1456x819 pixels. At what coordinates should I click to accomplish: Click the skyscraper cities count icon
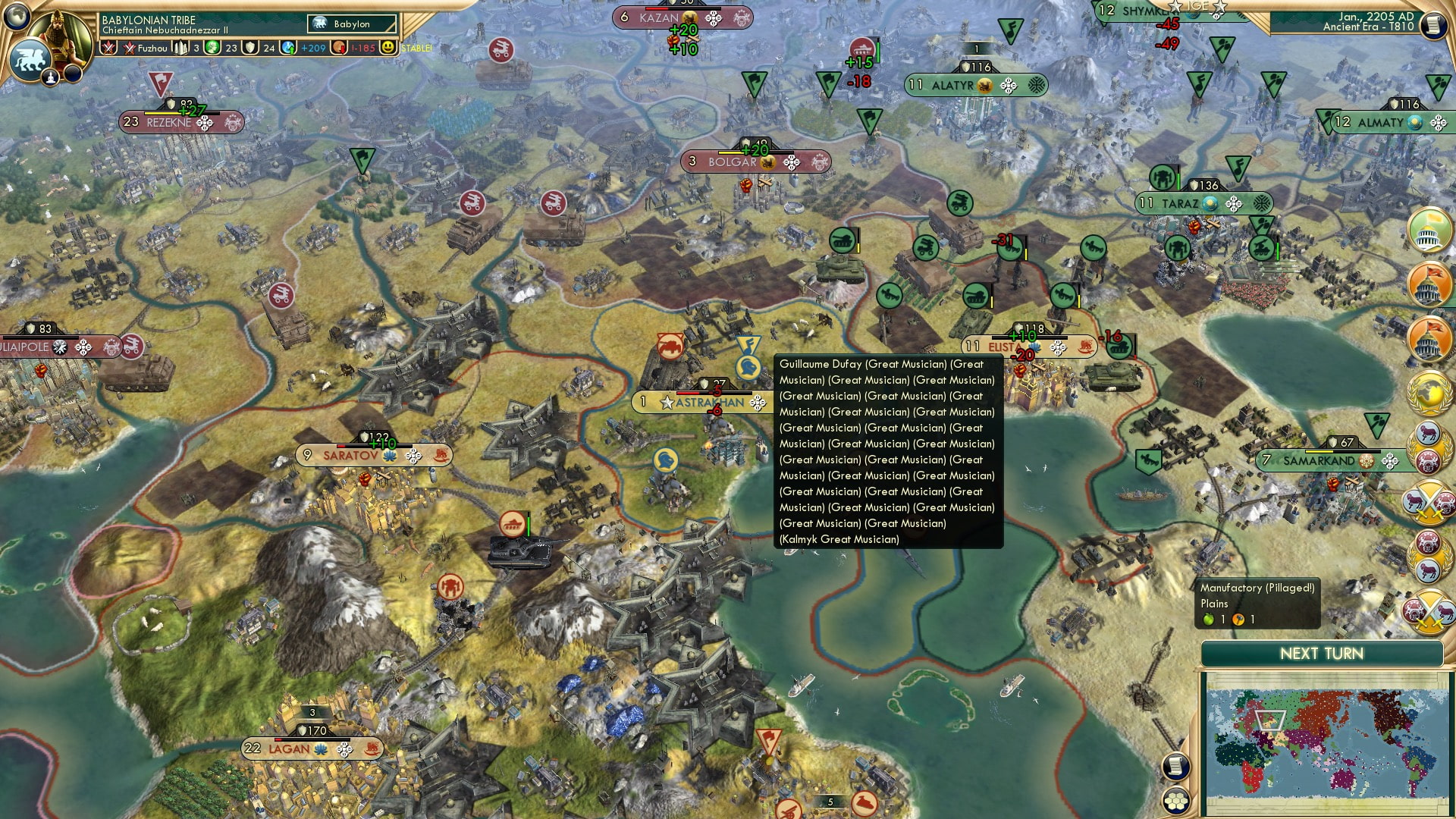coord(180,48)
